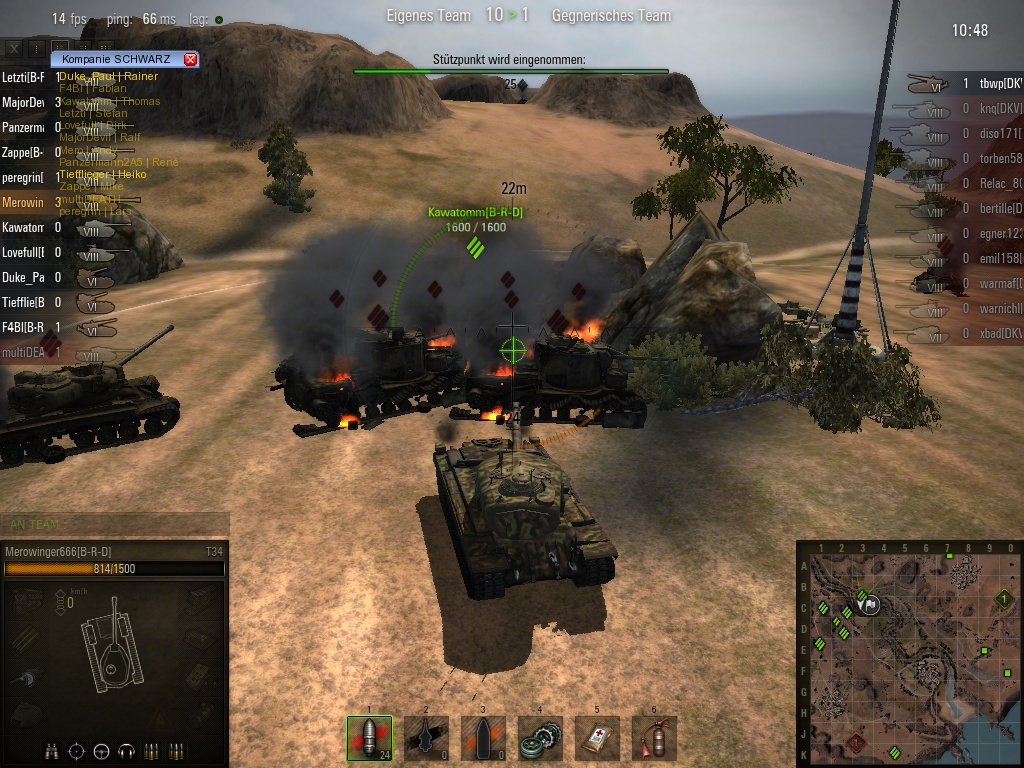
Task: Click the driver steering wheel crew icon
Action: pos(101,751)
